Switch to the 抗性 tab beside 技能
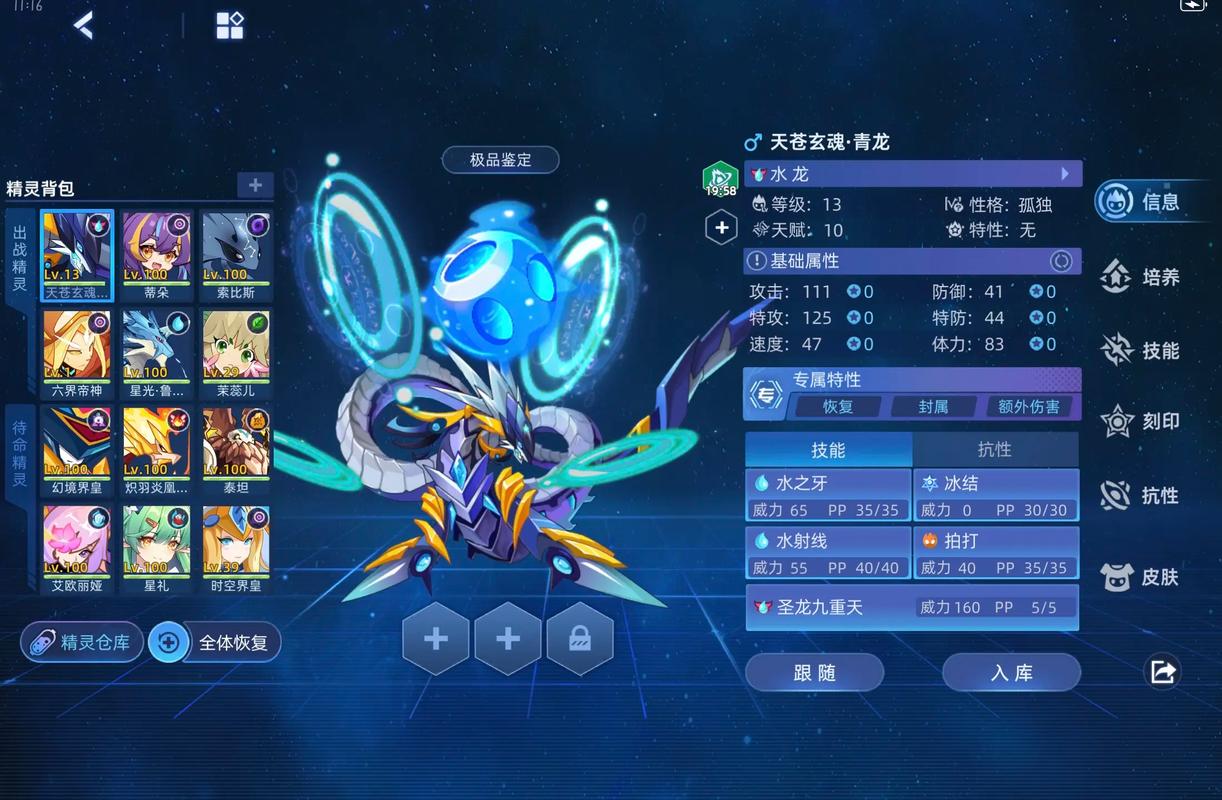 [994, 450]
